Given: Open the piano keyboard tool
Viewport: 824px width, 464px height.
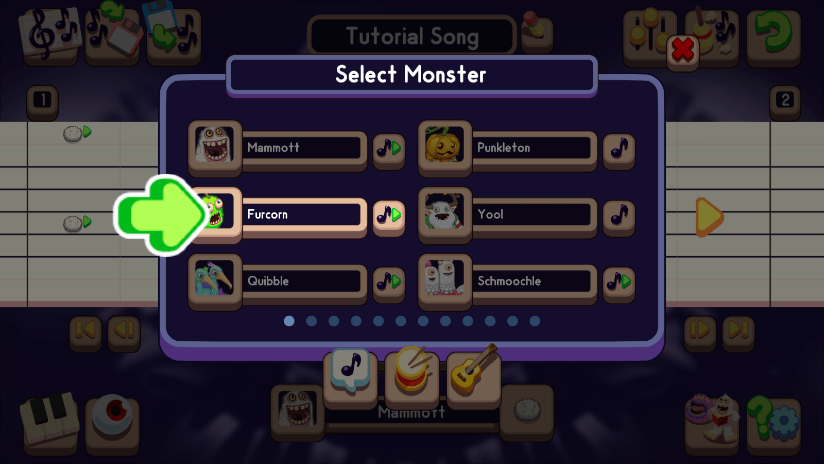Looking at the screenshot, I should click(49, 420).
